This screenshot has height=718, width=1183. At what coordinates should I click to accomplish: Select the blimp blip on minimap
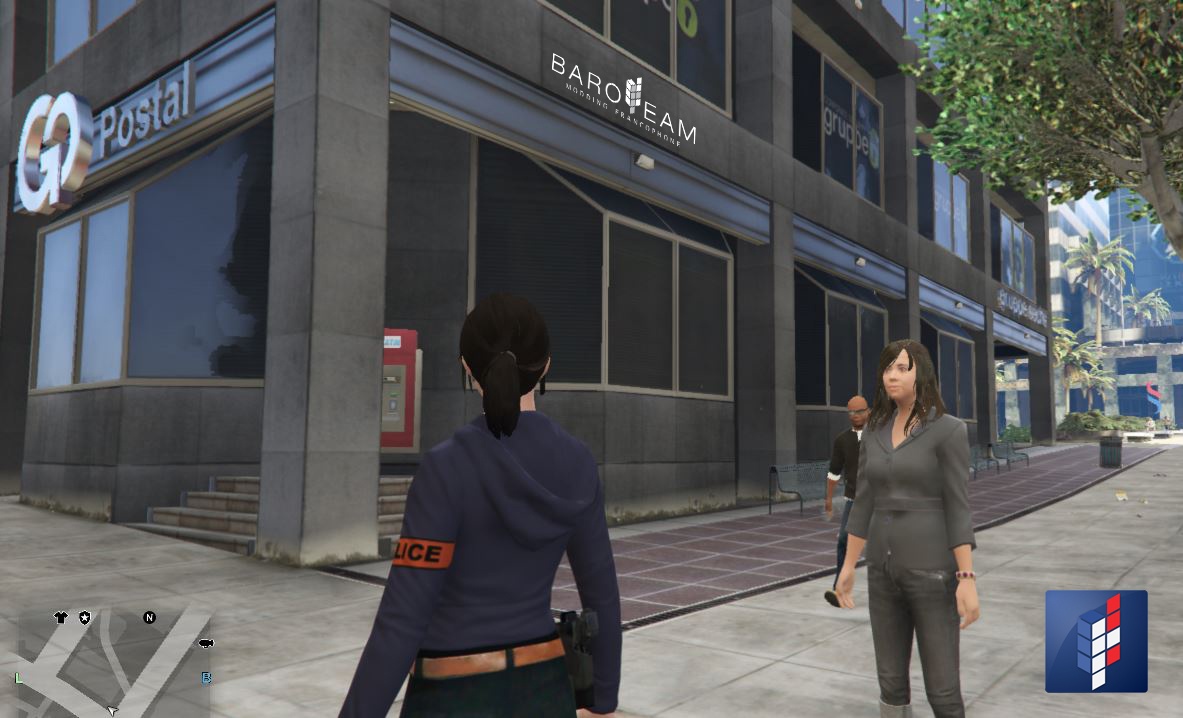pyautogui.click(x=206, y=642)
